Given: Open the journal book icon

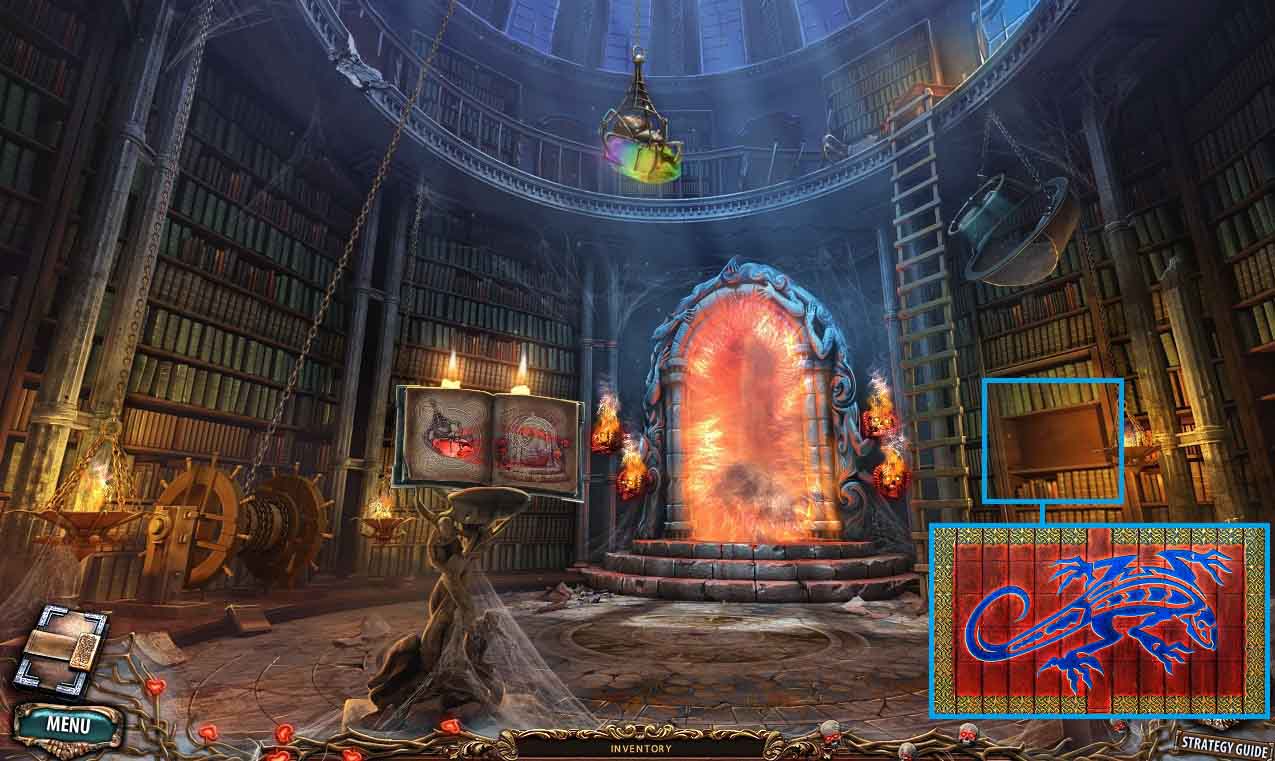Looking at the screenshot, I should pos(60,652).
